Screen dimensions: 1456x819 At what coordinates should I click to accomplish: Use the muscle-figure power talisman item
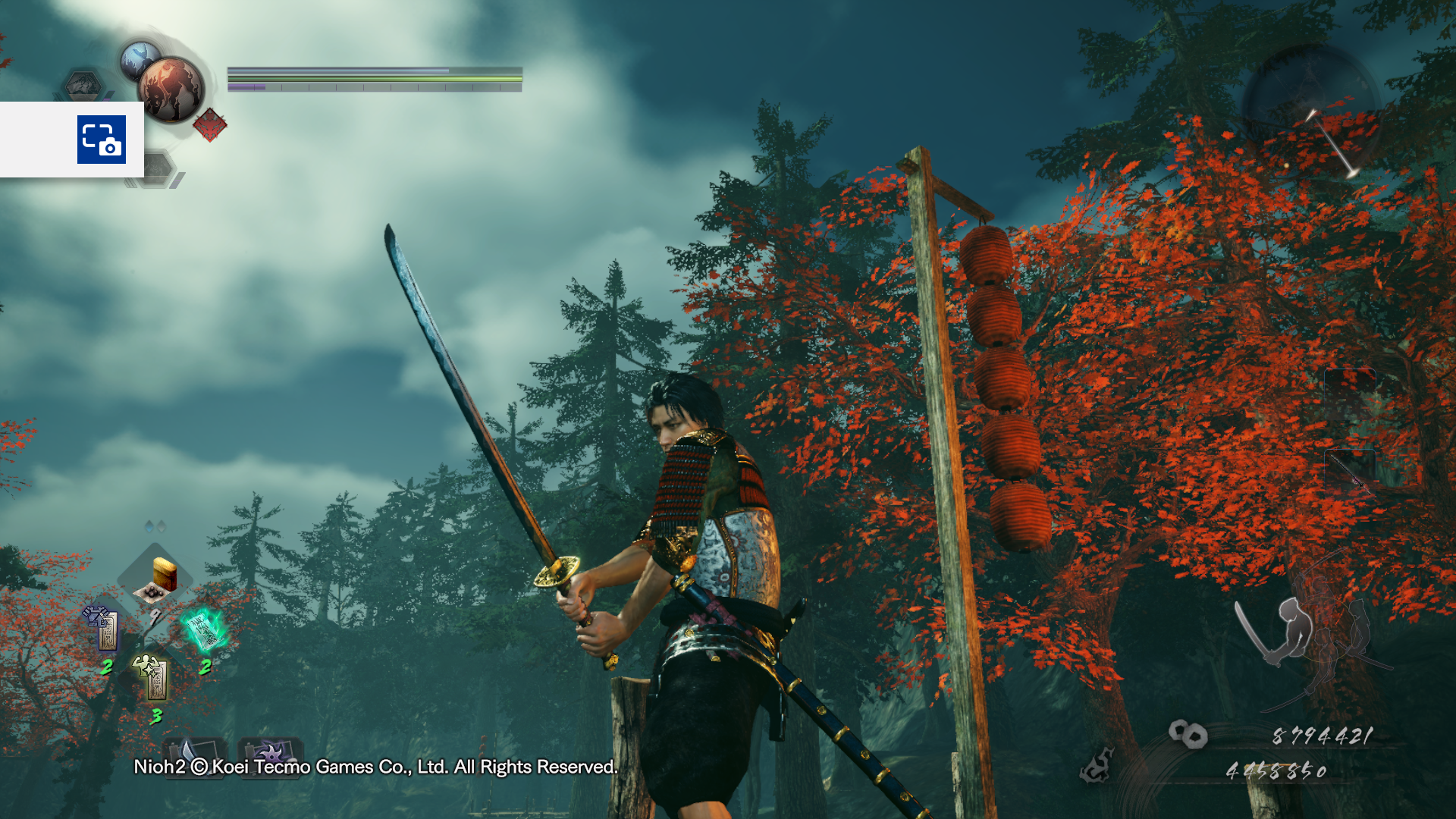(x=152, y=676)
